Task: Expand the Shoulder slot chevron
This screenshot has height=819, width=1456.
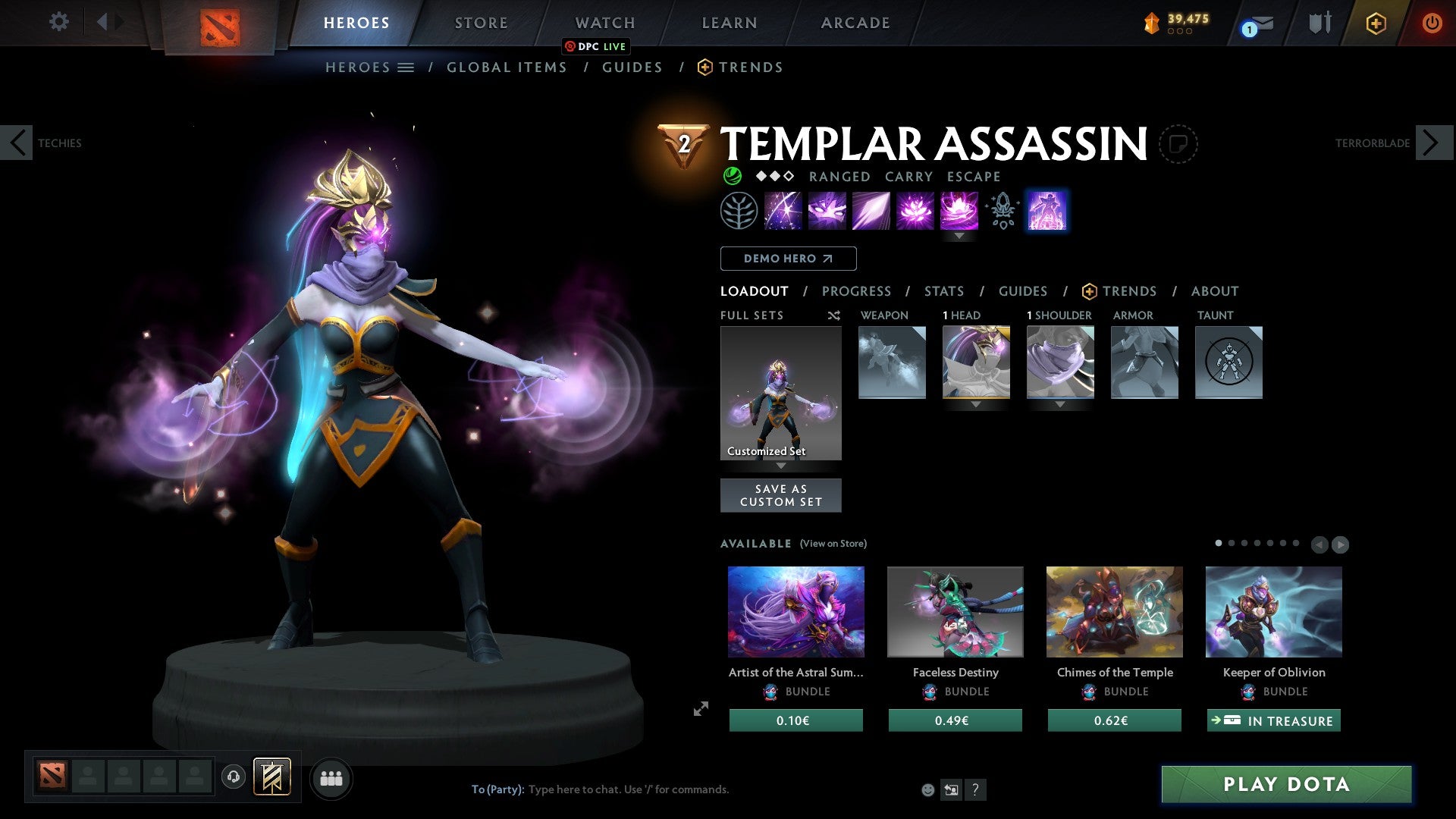Action: pyautogui.click(x=1060, y=405)
